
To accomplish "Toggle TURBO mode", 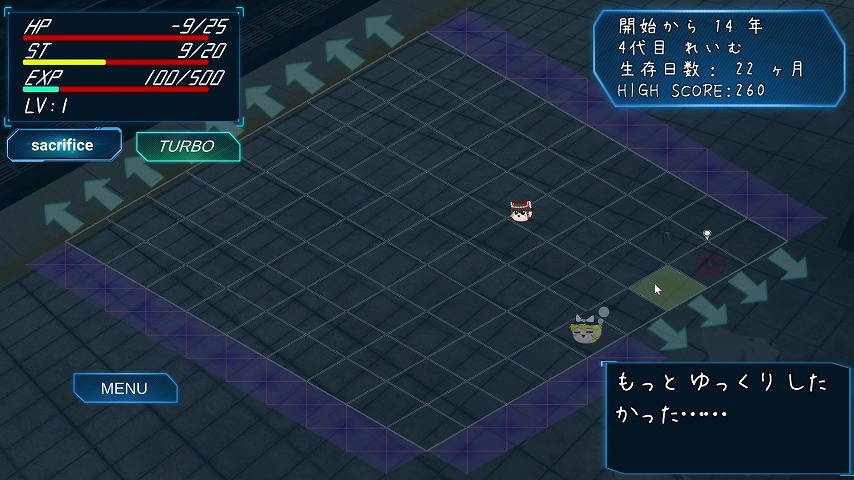I will tap(187, 146).
